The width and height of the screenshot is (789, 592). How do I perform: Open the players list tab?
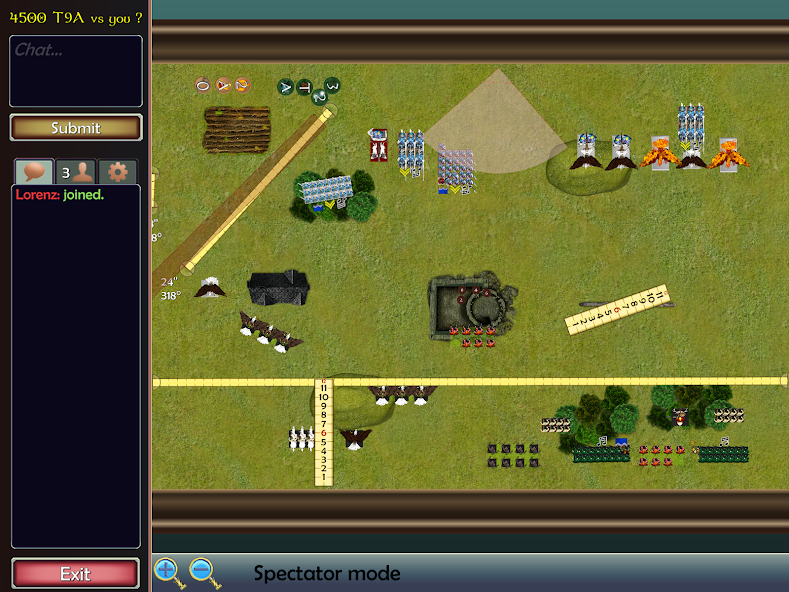click(75, 171)
